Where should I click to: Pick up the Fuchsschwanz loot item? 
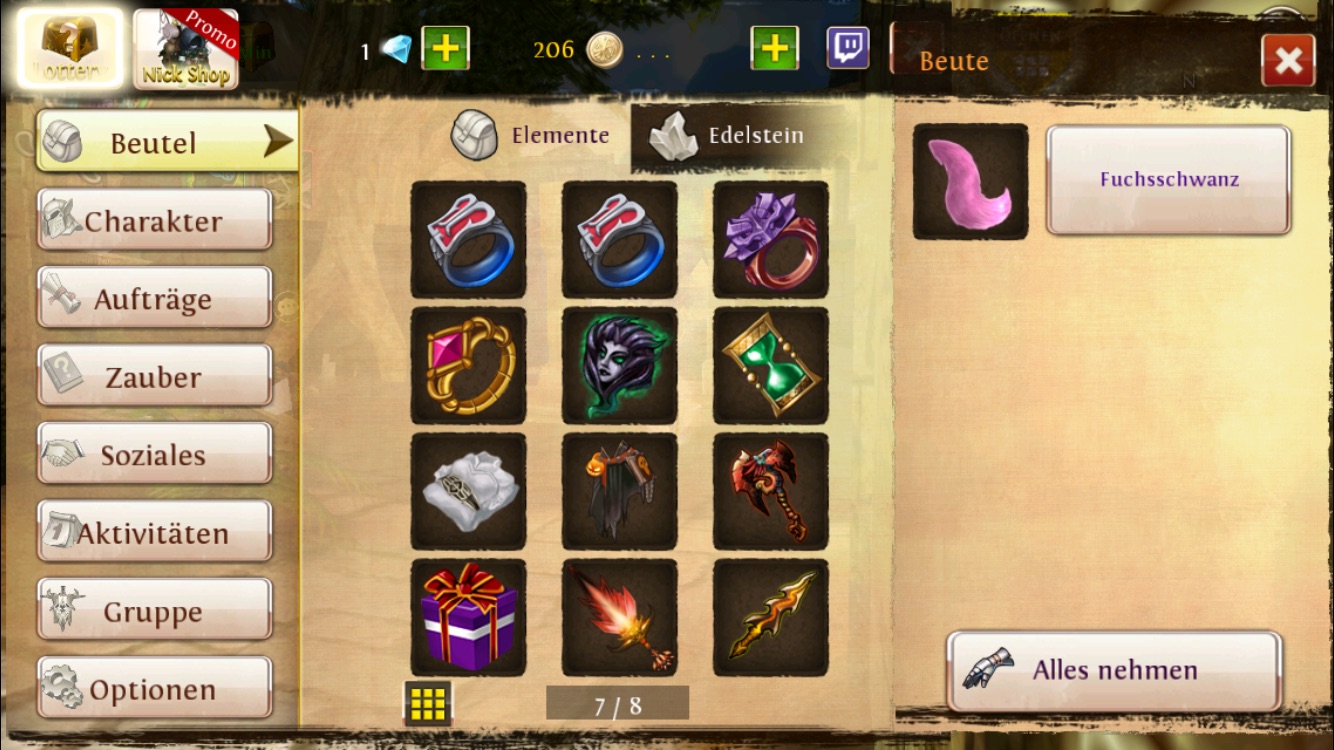click(1168, 180)
